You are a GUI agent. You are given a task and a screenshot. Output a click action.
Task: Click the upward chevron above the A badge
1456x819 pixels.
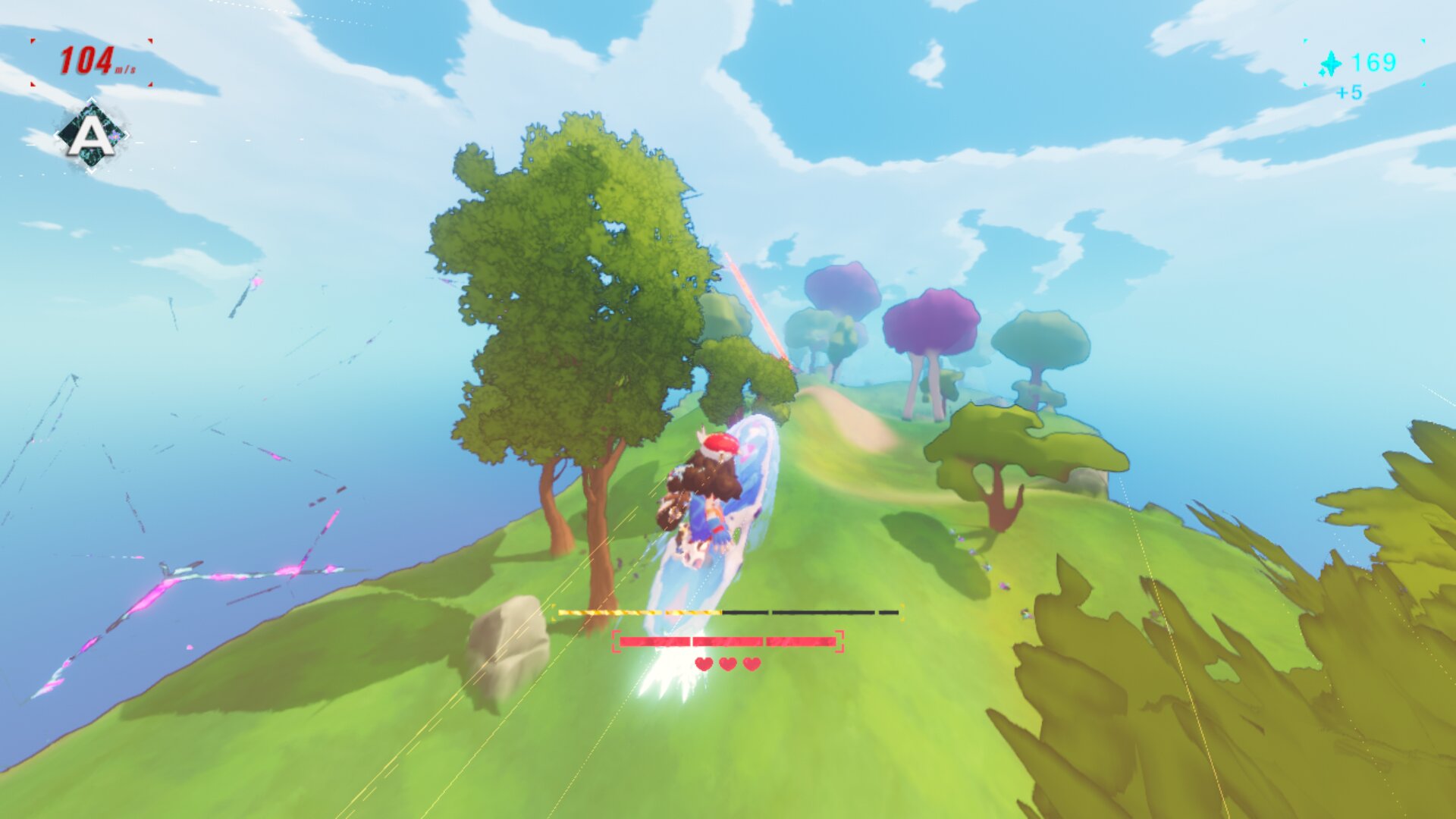pyautogui.click(x=91, y=99)
